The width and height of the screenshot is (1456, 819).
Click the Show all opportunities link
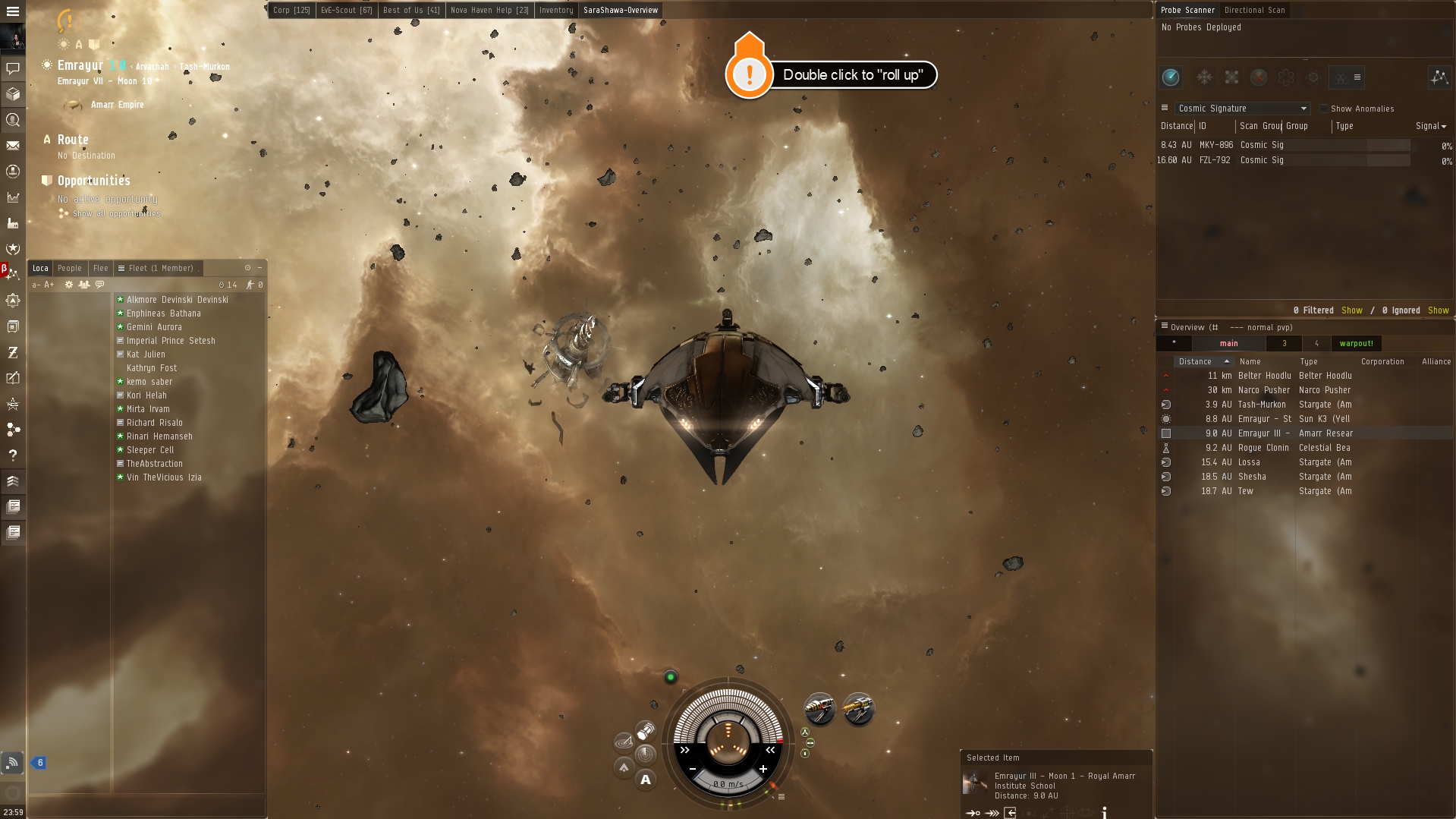pos(115,213)
